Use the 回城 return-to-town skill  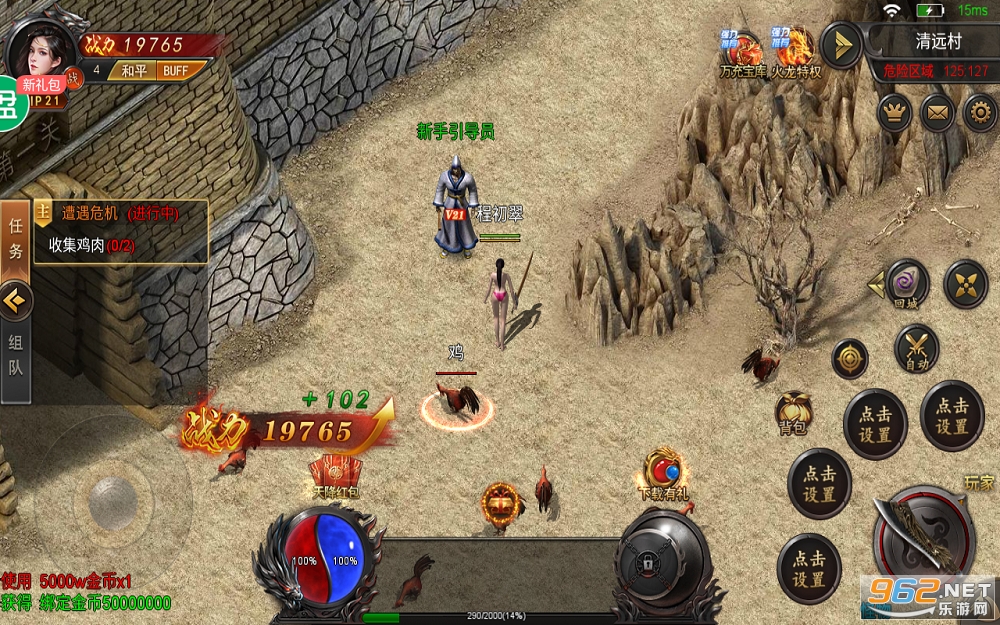[x=907, y=284]
